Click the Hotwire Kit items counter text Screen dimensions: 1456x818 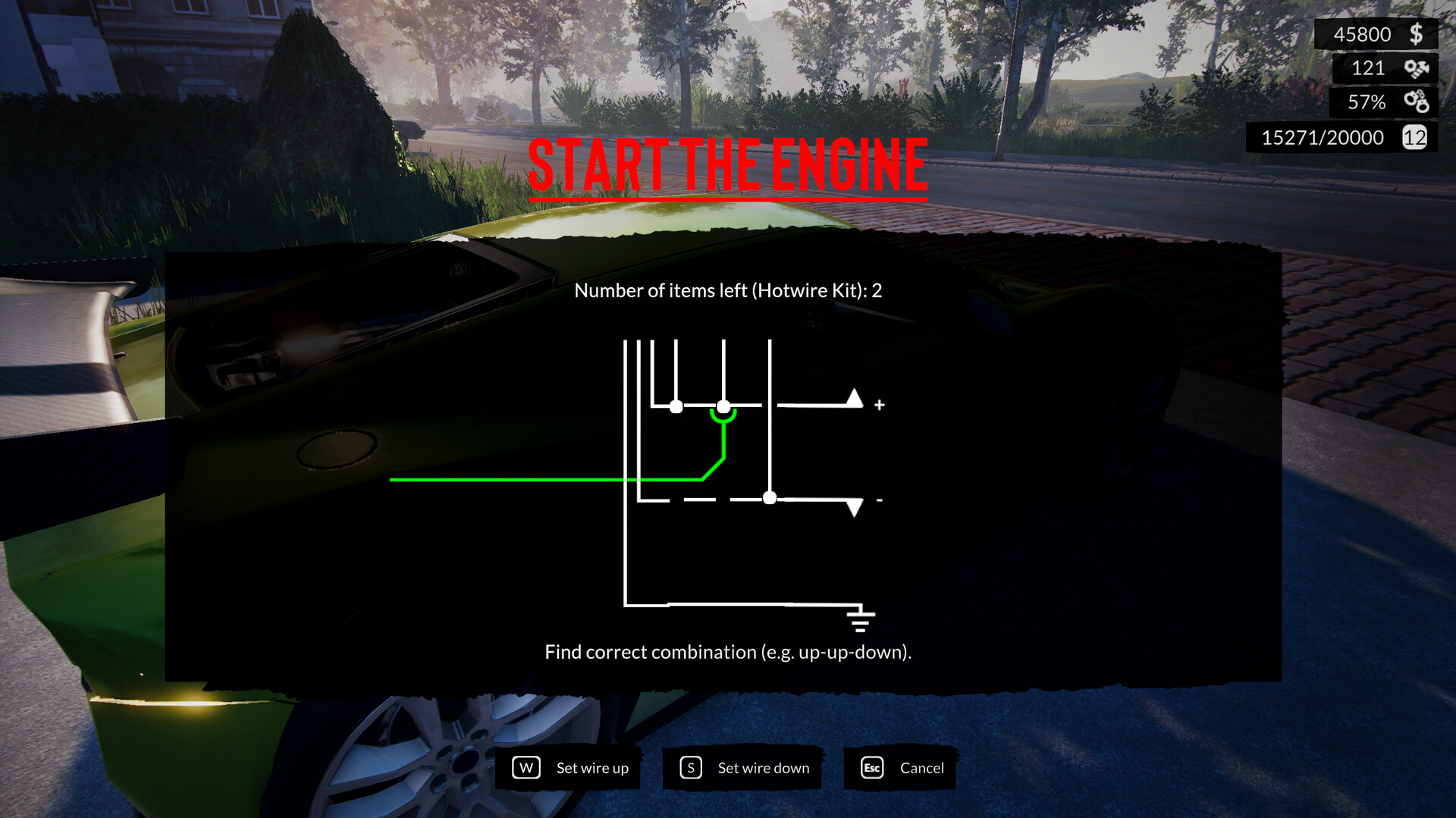[x=730, y=290]
